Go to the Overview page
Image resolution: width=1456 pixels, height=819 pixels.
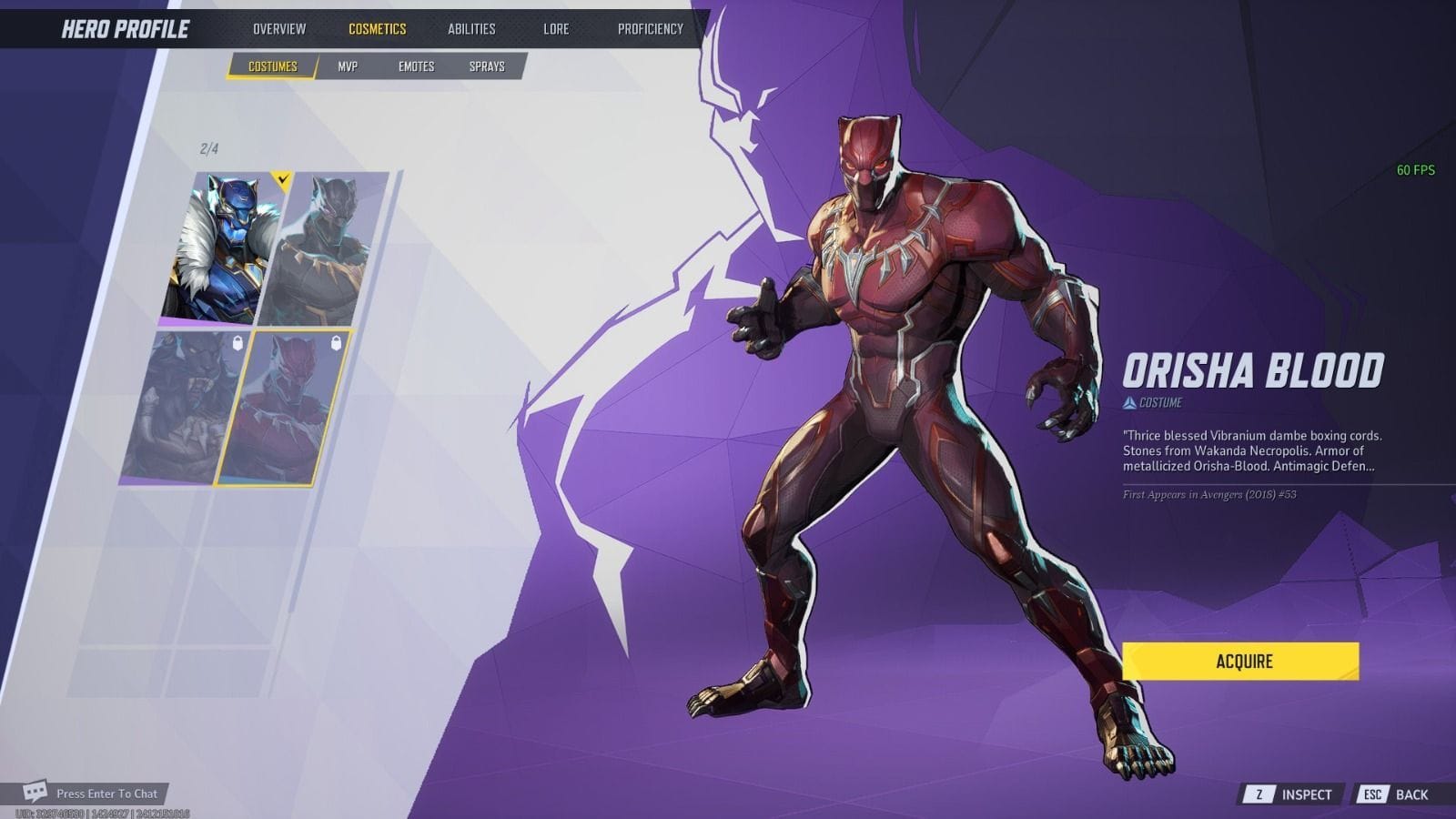coord(282,28)
